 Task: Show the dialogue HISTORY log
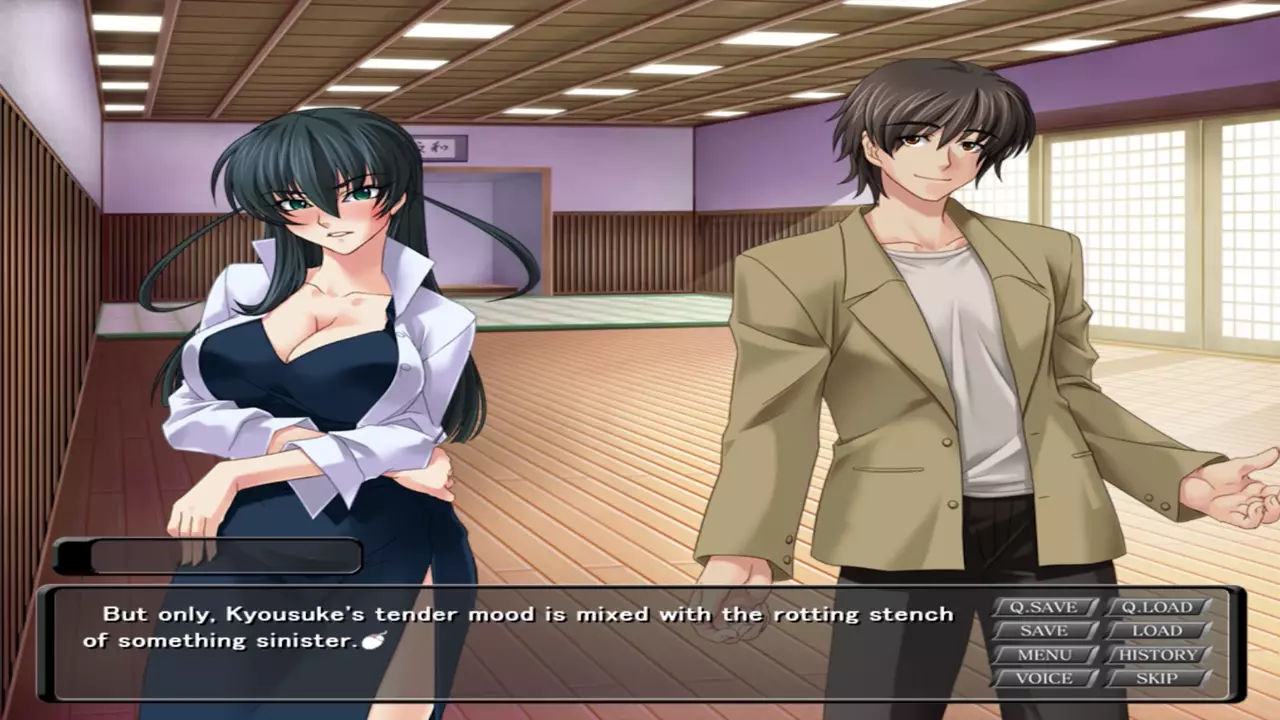1156,655
